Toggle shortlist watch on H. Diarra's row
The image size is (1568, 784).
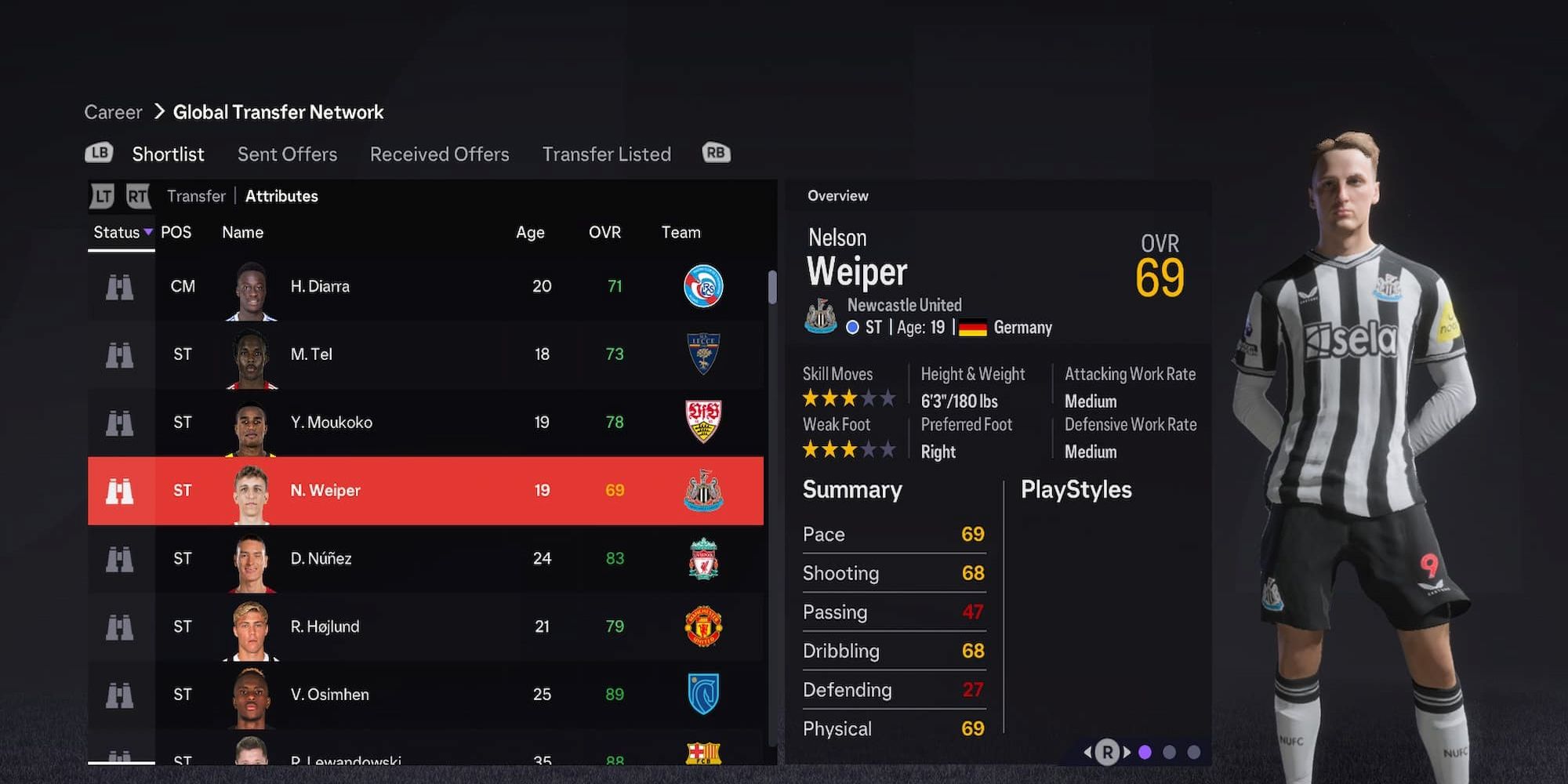(x=119, y=286)
